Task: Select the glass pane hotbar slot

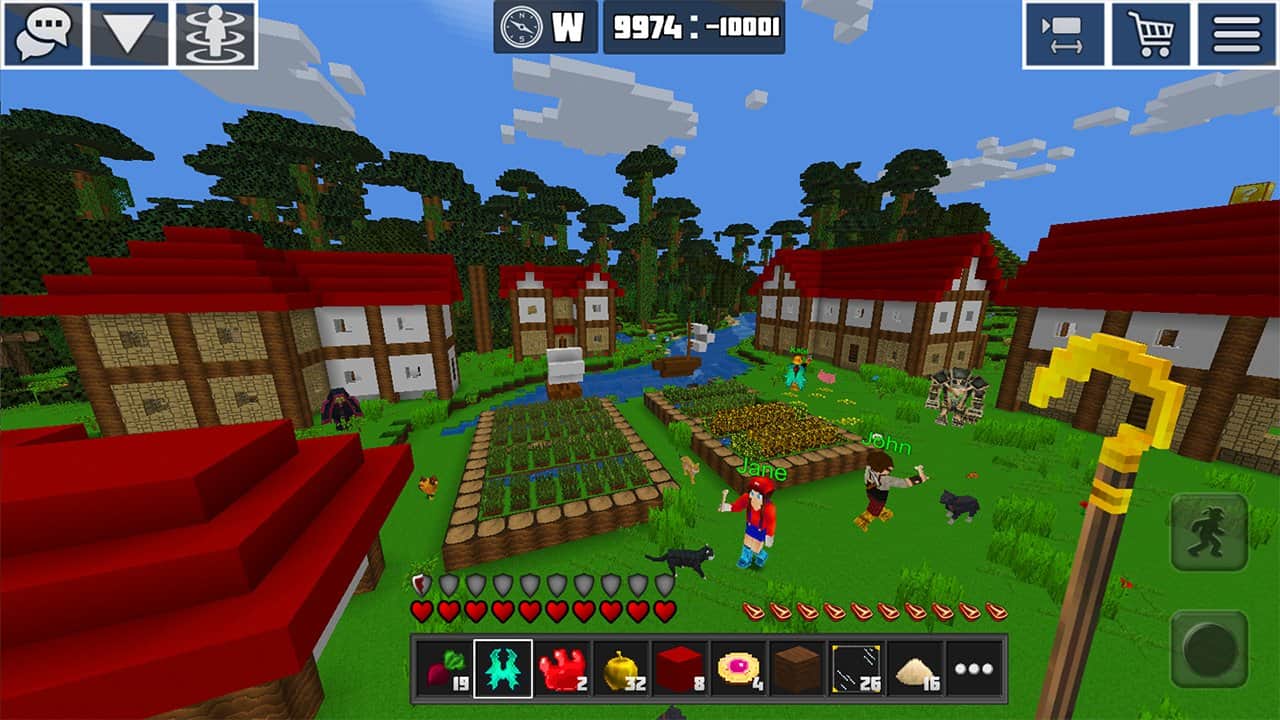Action: click(857, 668)
